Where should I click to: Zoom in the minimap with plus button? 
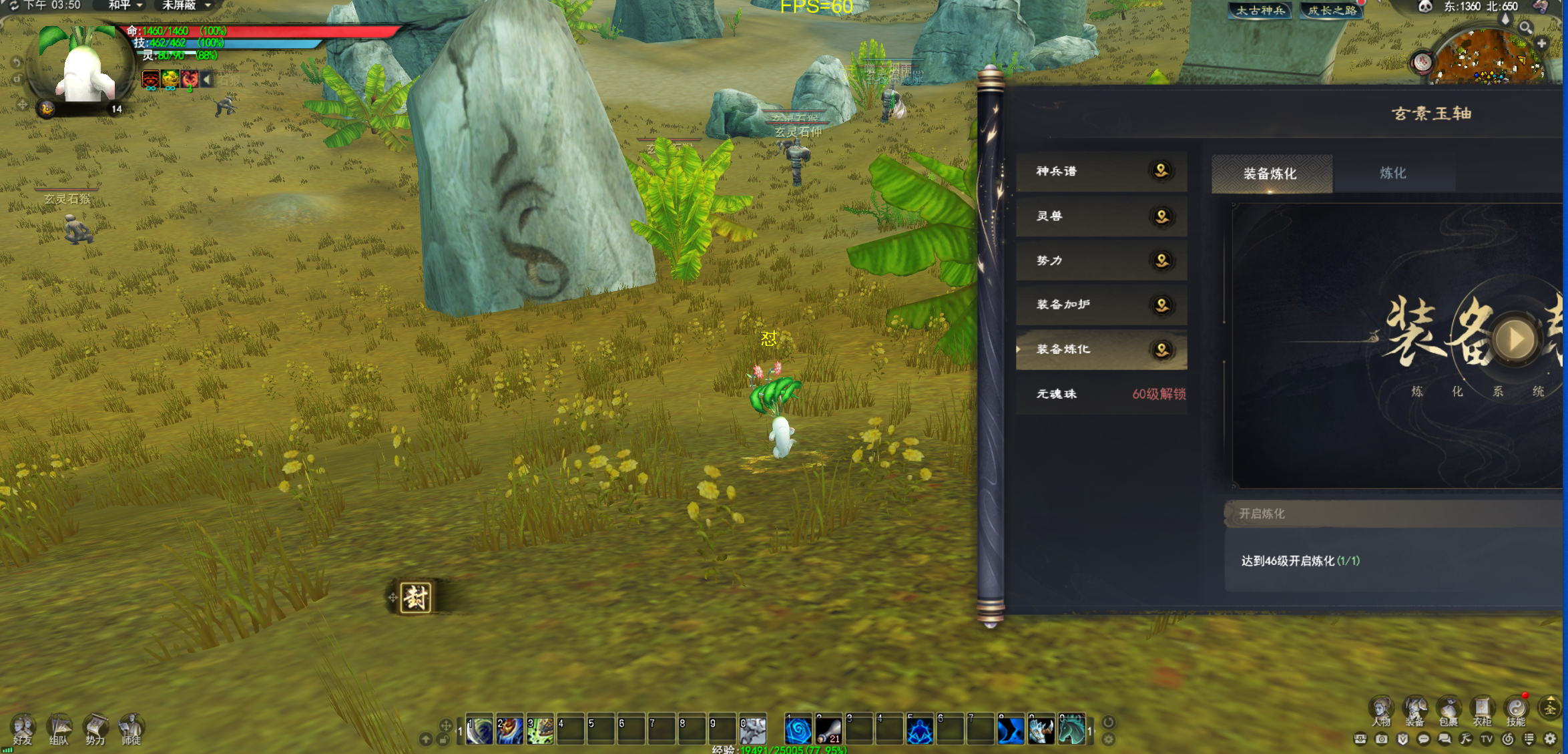pyautogui.click(x=1542, y=43)
